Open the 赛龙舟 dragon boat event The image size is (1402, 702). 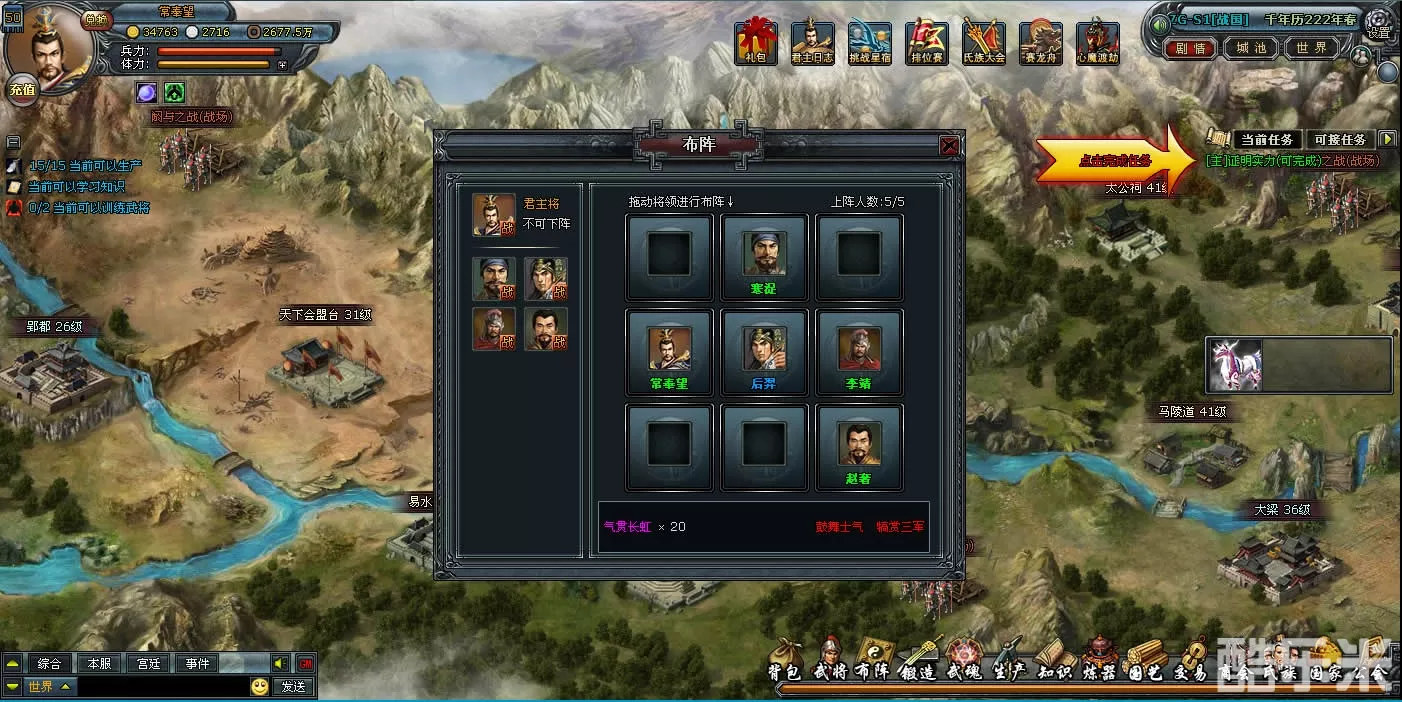[1041, 44]
